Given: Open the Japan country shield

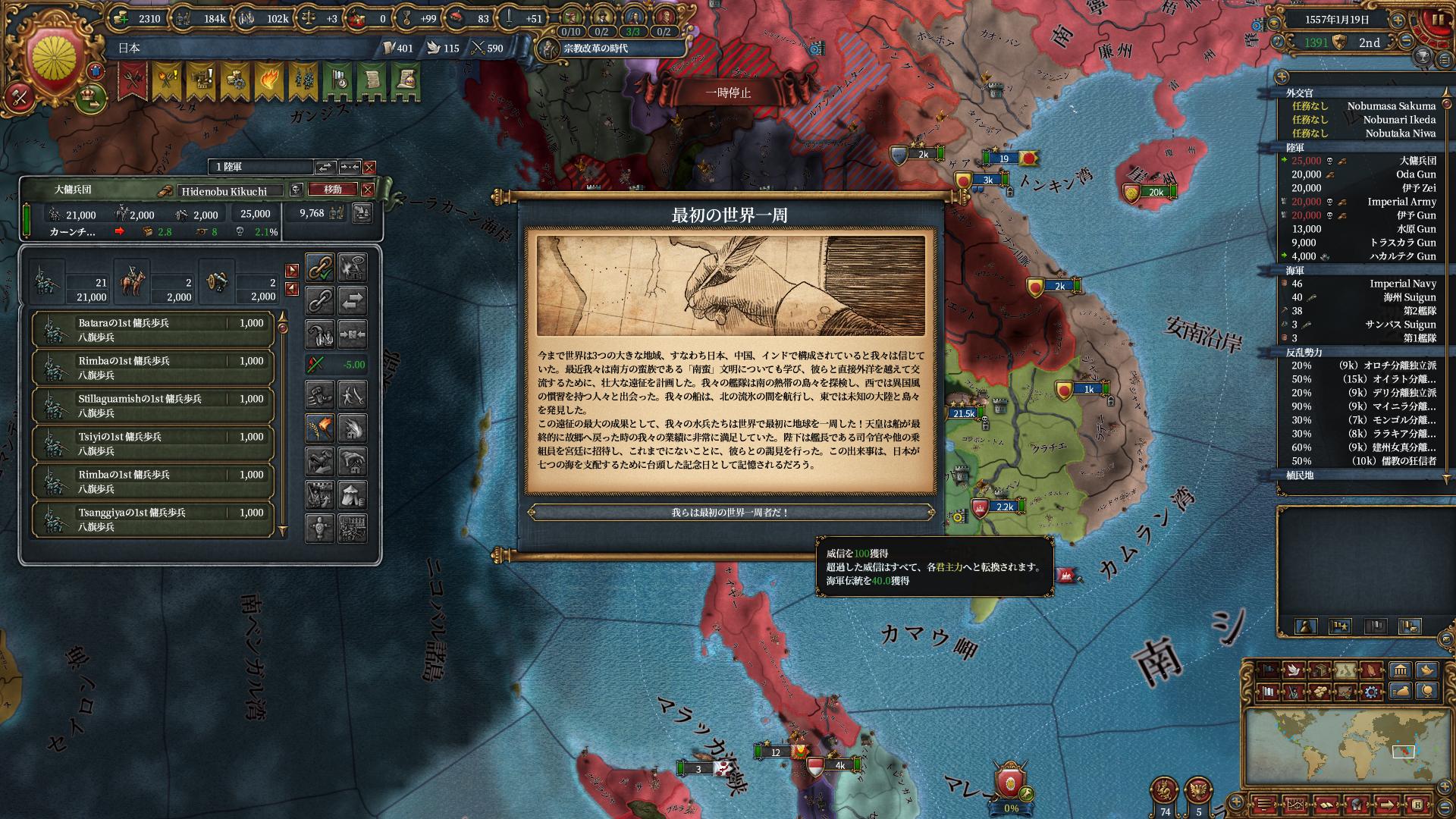Looking at the screenshot, I should click(53, 61).
